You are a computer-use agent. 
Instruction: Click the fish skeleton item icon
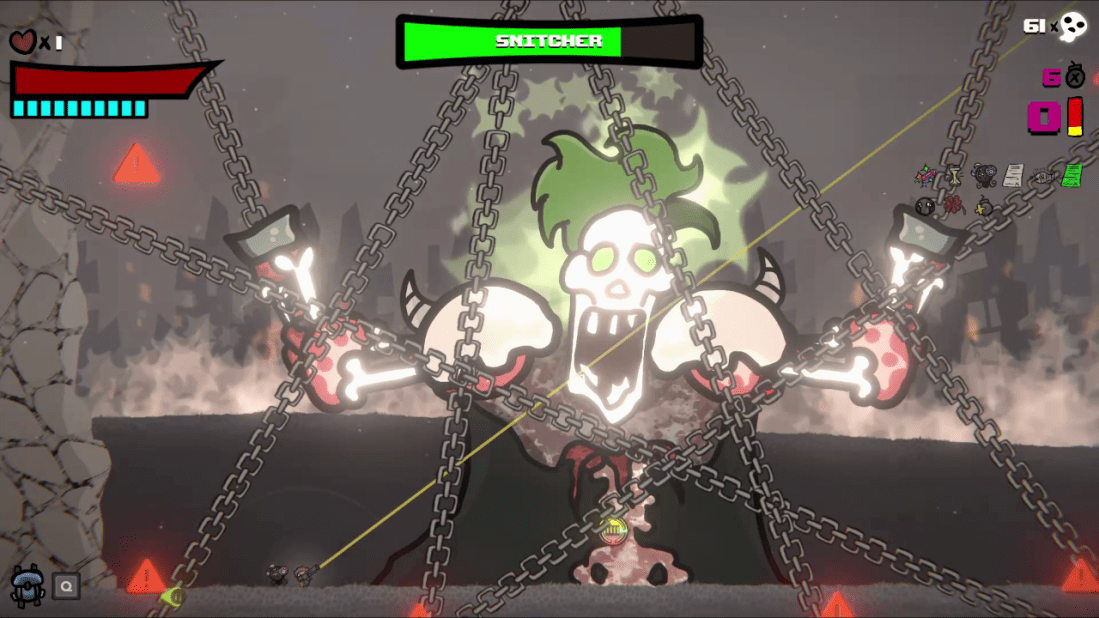click(x=1042, y=177)
